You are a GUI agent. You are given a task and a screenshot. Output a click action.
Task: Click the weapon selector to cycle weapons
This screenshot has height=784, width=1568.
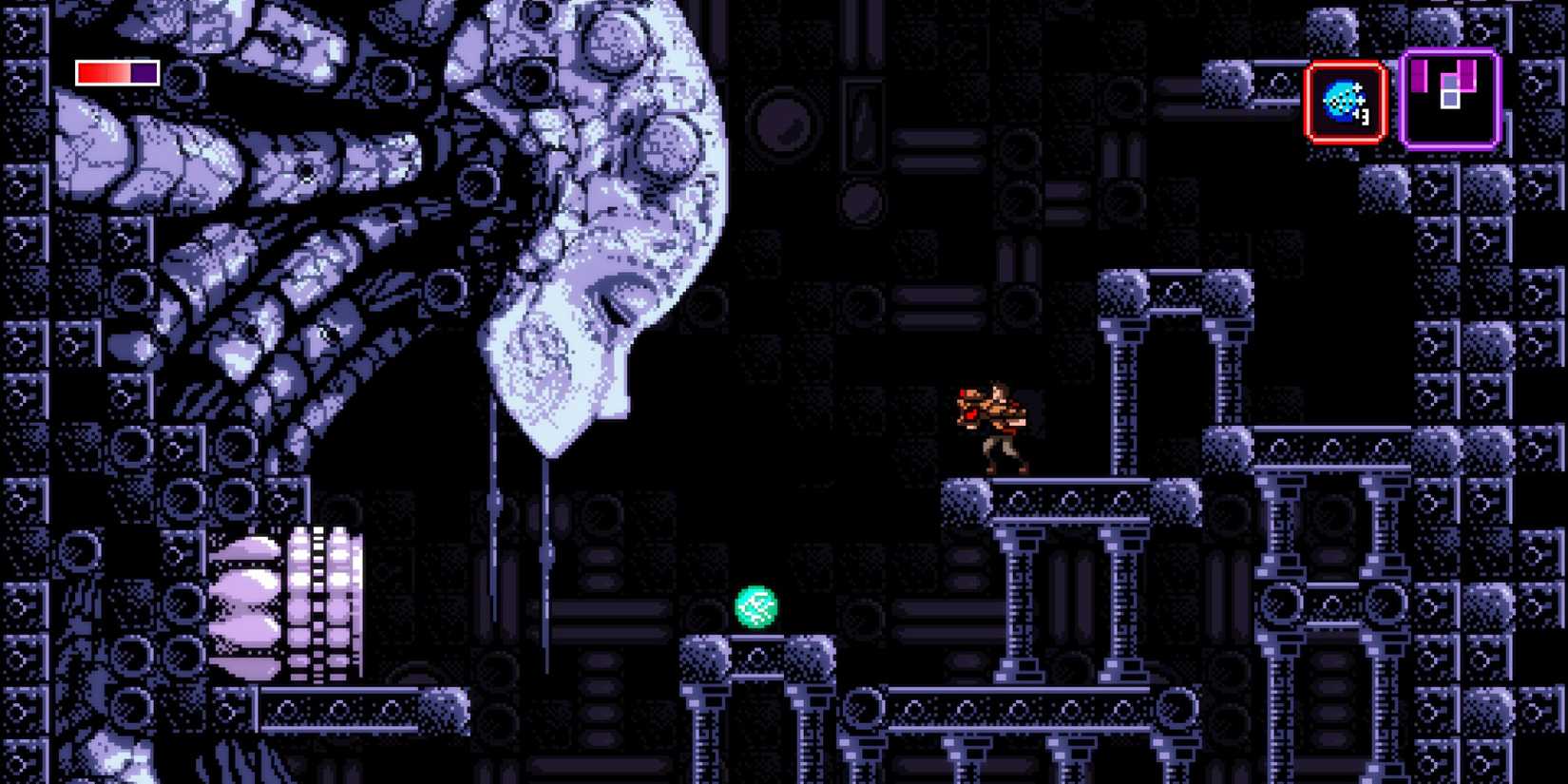pyautogui.click(x=1344, y=101)
